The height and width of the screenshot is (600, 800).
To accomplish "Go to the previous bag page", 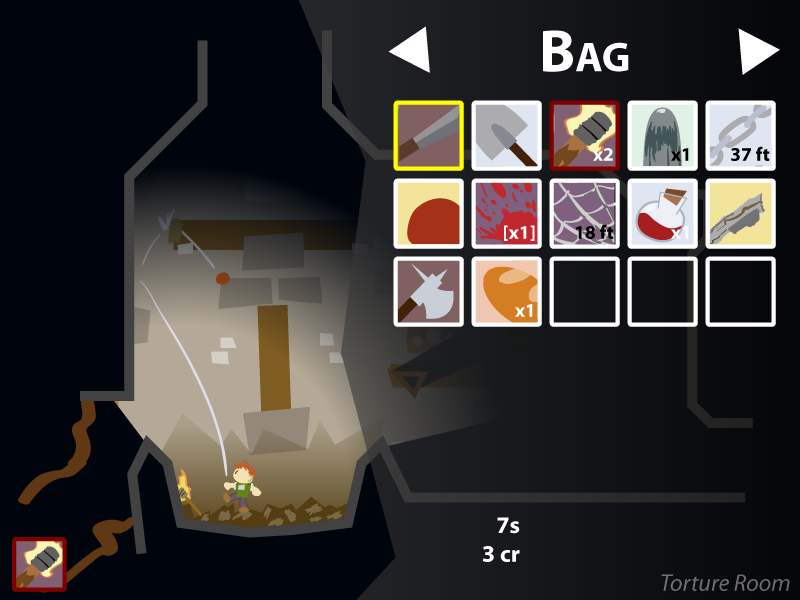I will pyautogui.click(x=410, y=51).
